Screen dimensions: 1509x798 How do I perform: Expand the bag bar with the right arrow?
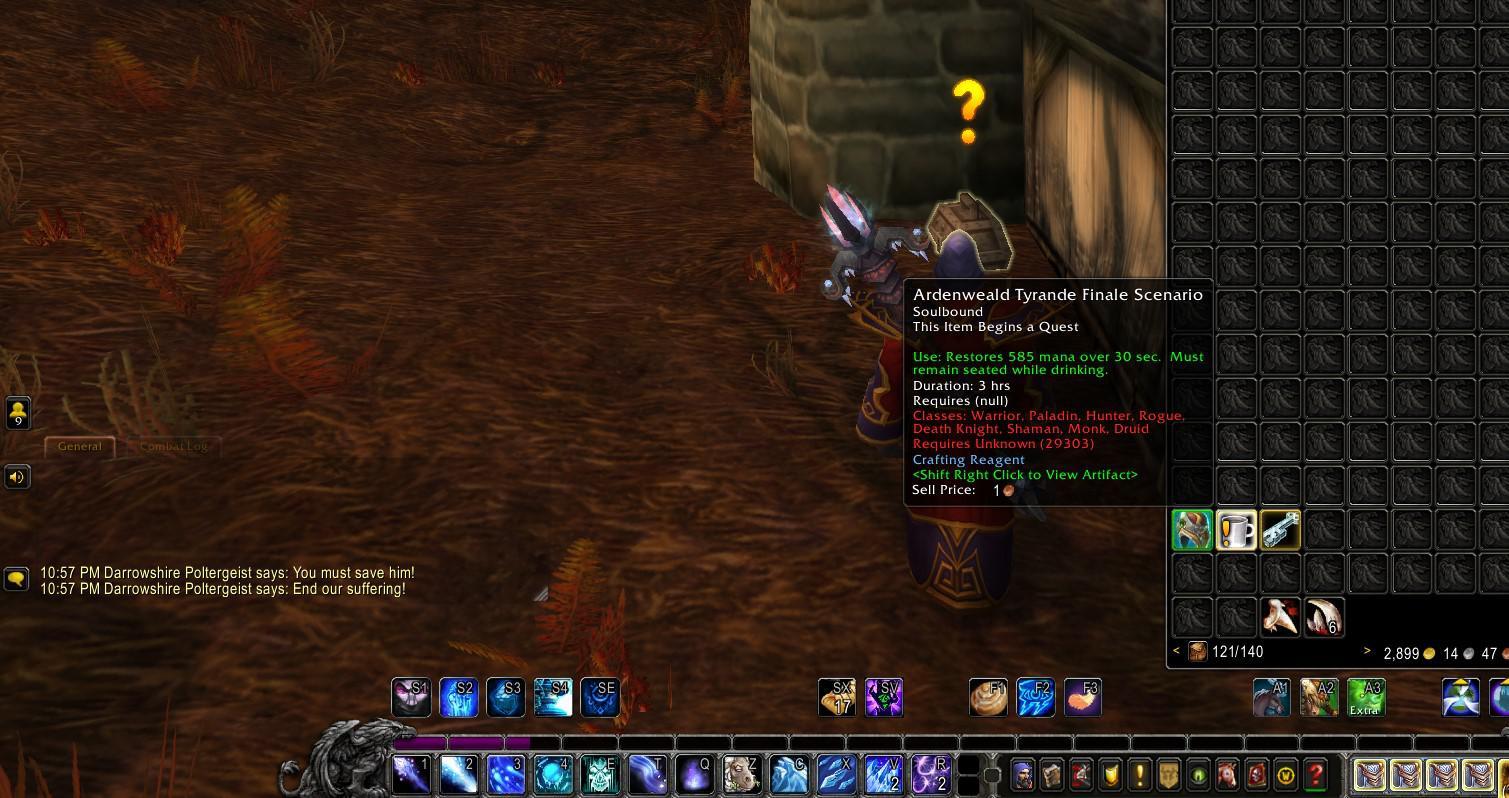(1366, 651)
